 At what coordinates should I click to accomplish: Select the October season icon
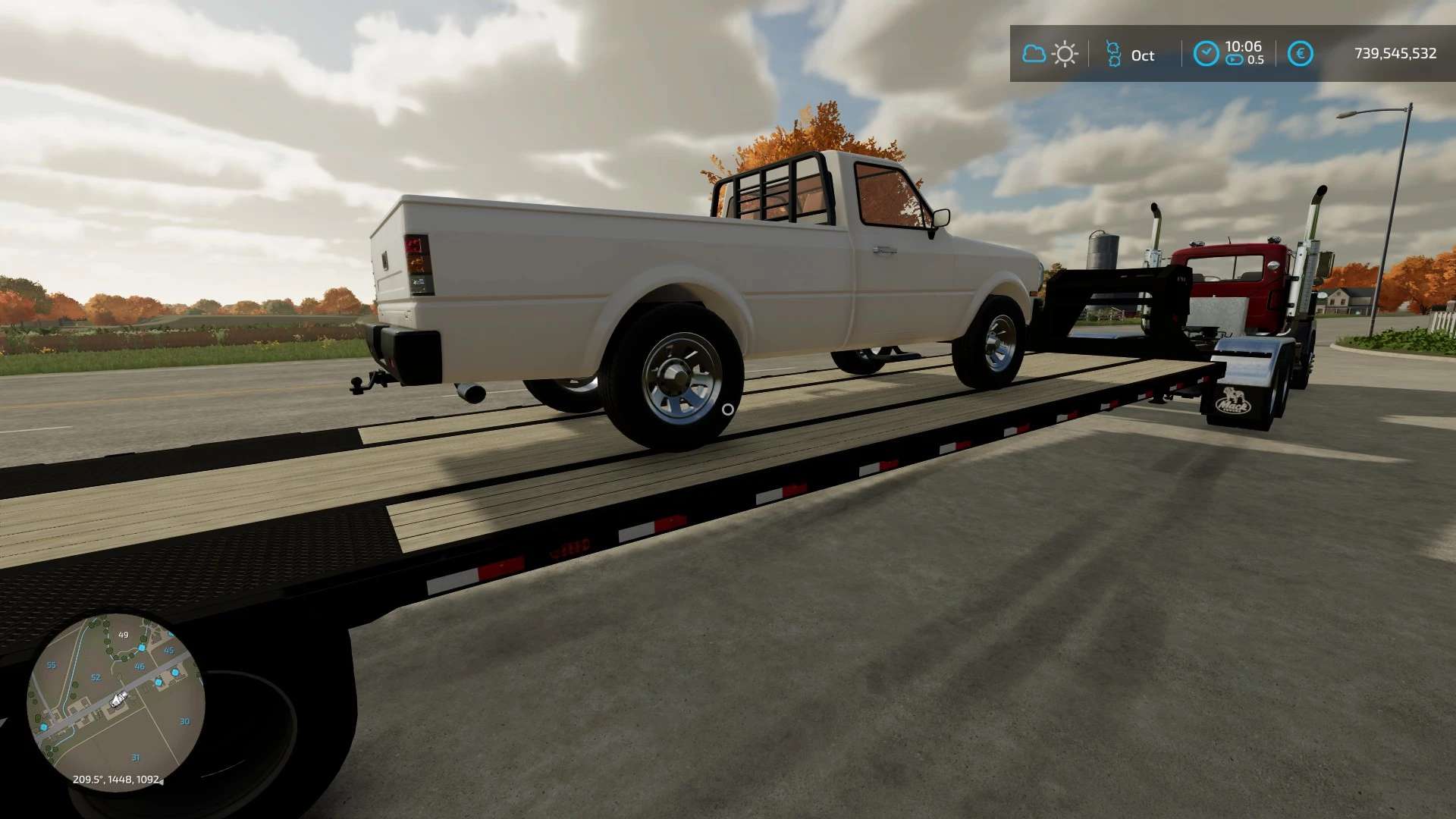(x=1112, y=54)
